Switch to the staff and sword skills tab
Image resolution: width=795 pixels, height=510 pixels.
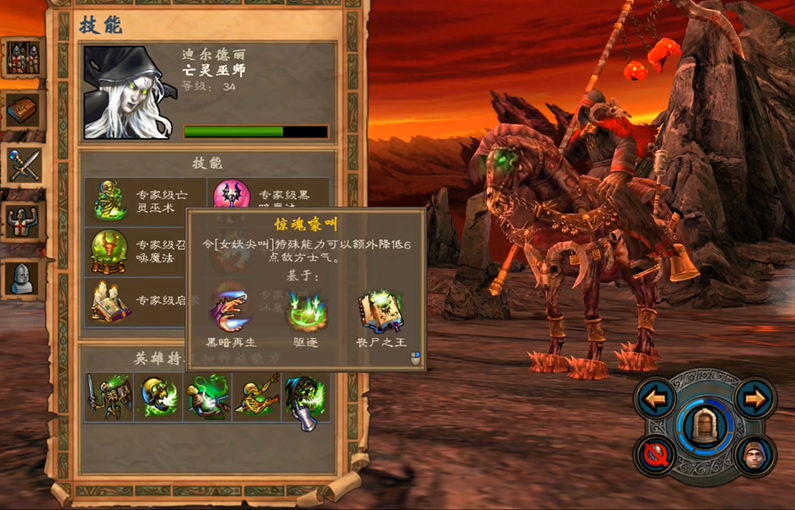click(x=23, y=164)
